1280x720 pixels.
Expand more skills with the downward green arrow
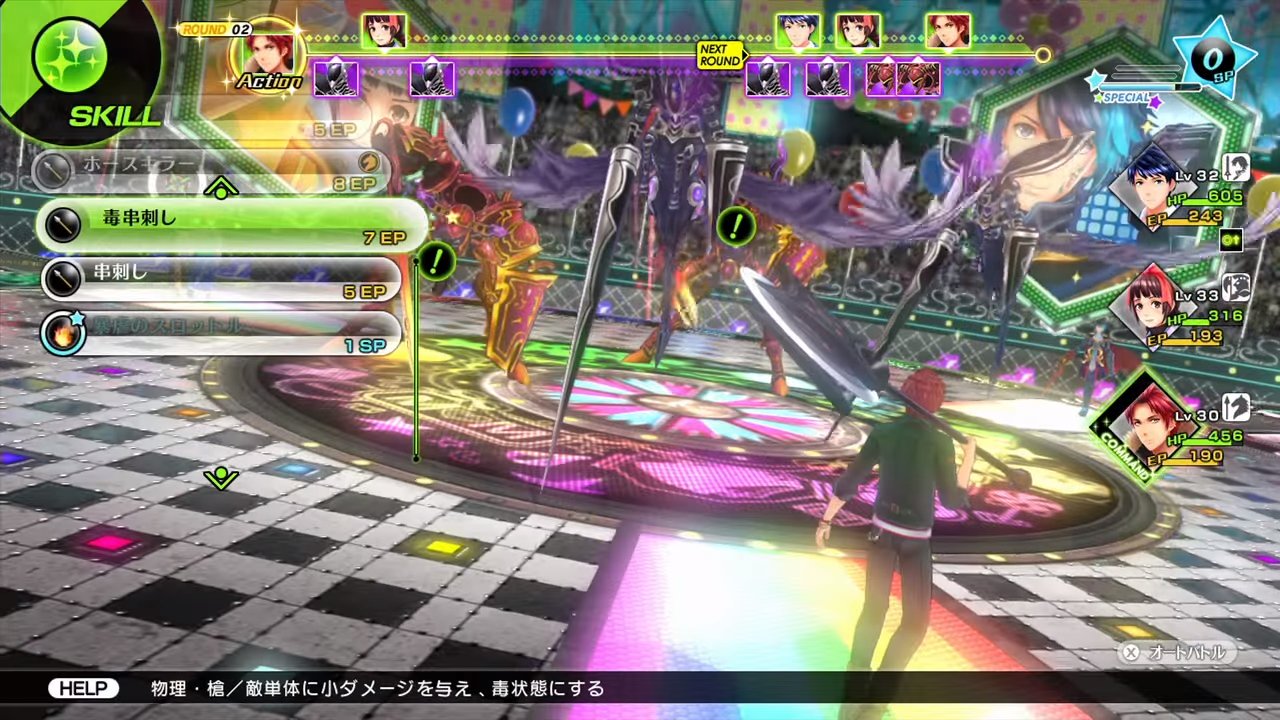click(220, 478)
